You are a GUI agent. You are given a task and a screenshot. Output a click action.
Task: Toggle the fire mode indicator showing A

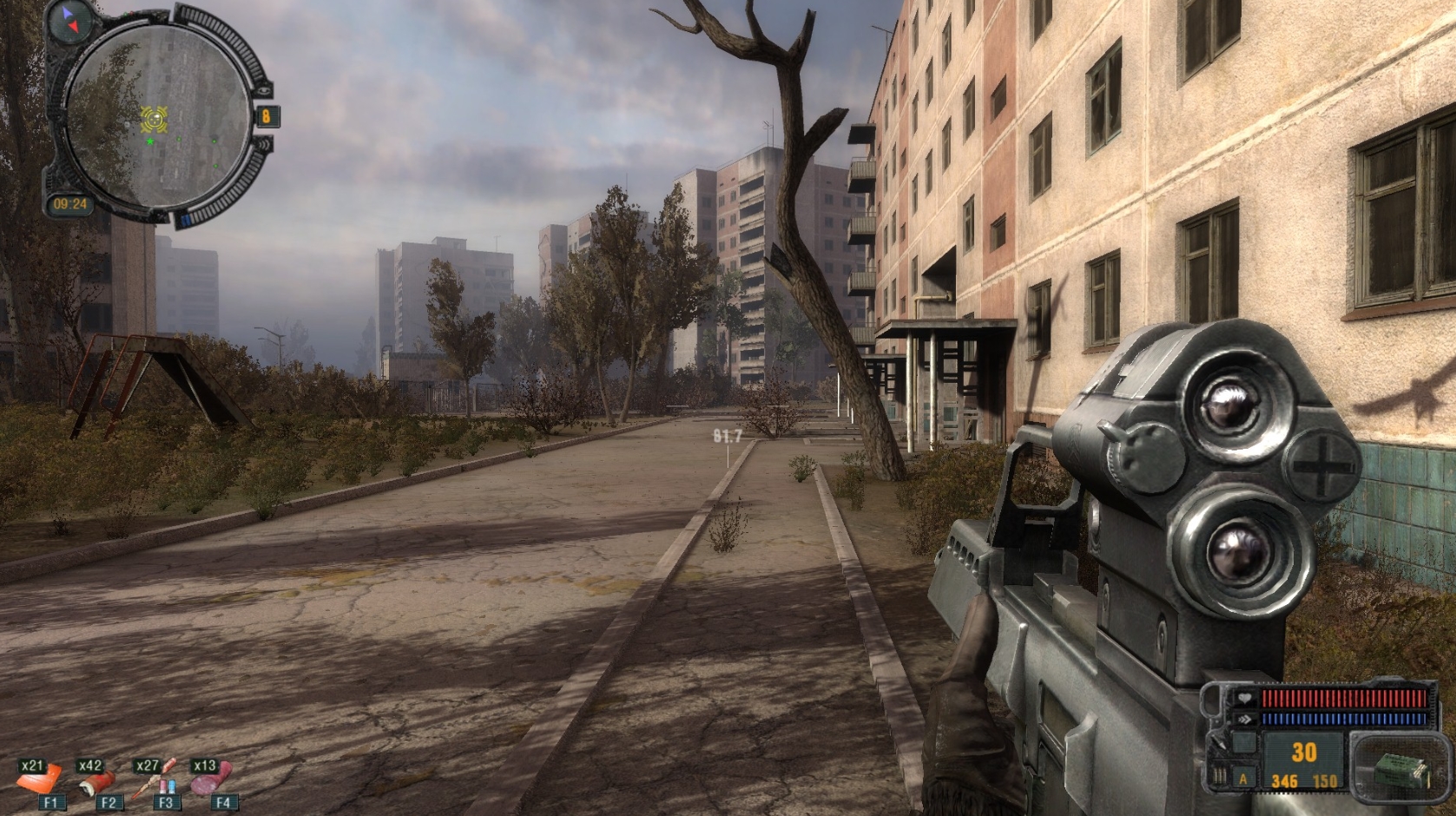tap(1242, 779)
